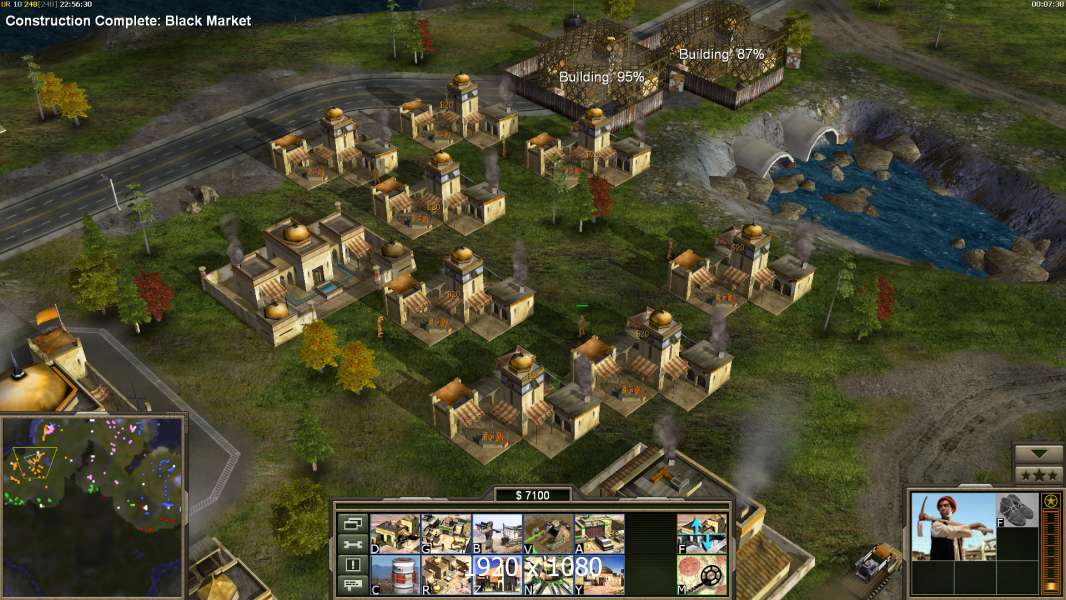Open the chat communicator button
The height and width of the screenshot is (600, 1066).
point(352,587)
